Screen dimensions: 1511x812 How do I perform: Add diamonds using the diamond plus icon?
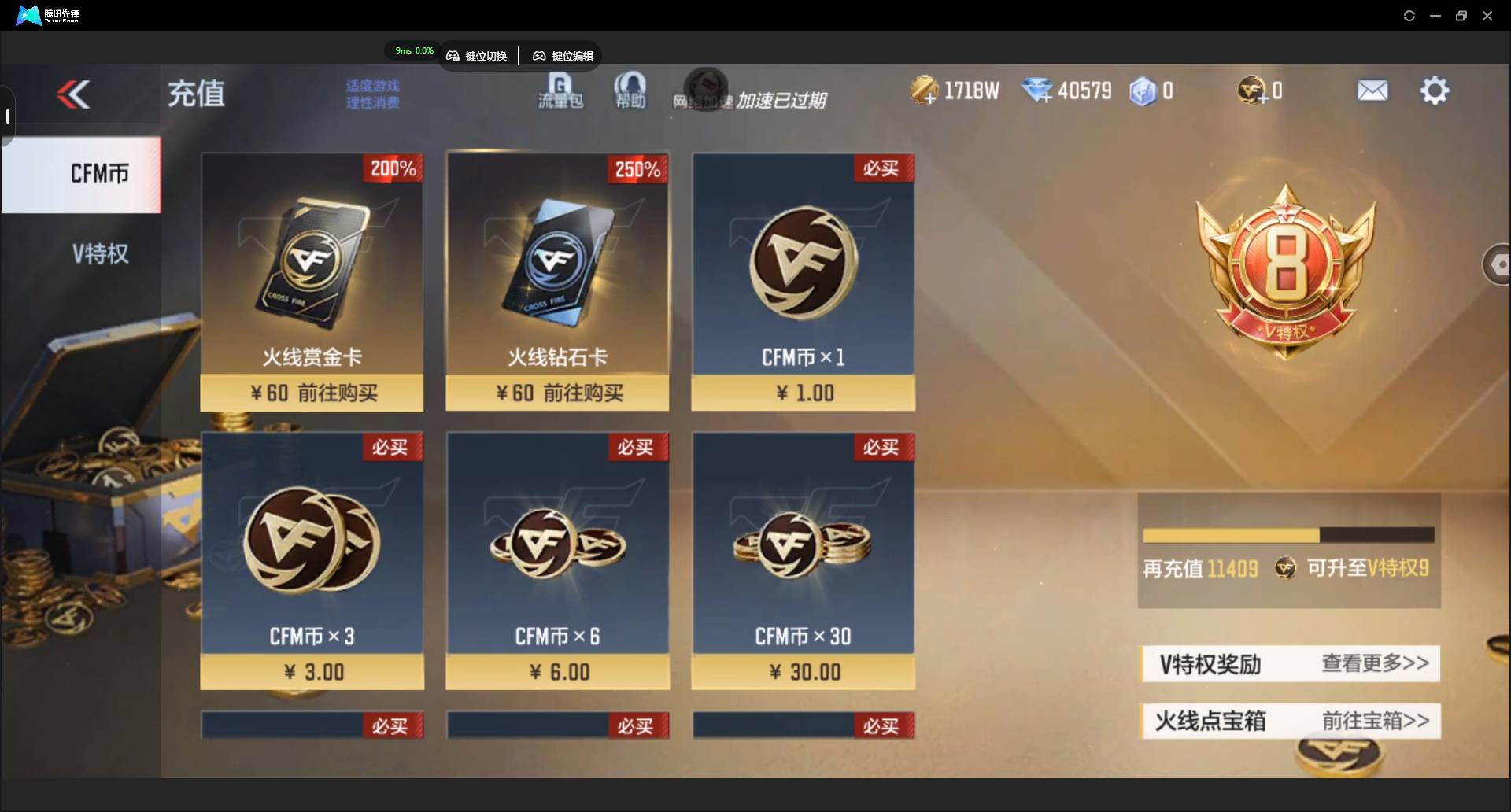(x=1037, y=91)
